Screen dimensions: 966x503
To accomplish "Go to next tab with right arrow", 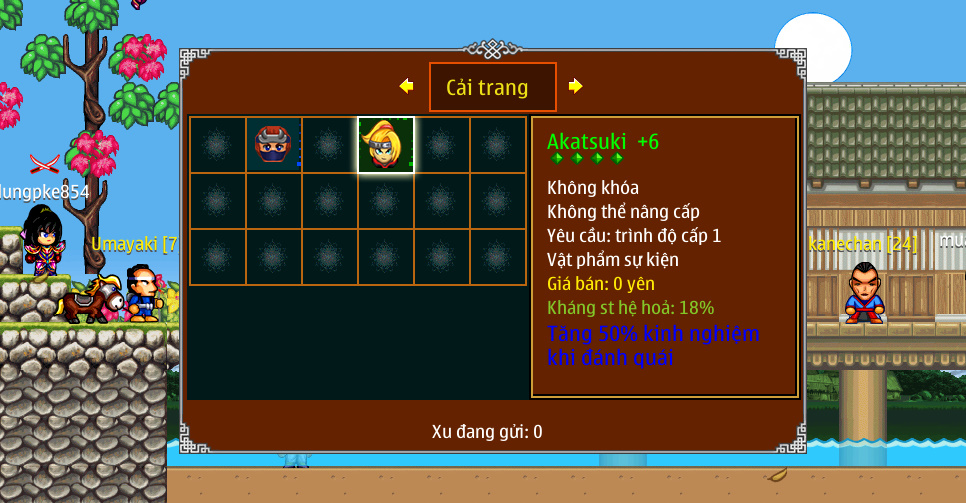I will click(575, 86).
